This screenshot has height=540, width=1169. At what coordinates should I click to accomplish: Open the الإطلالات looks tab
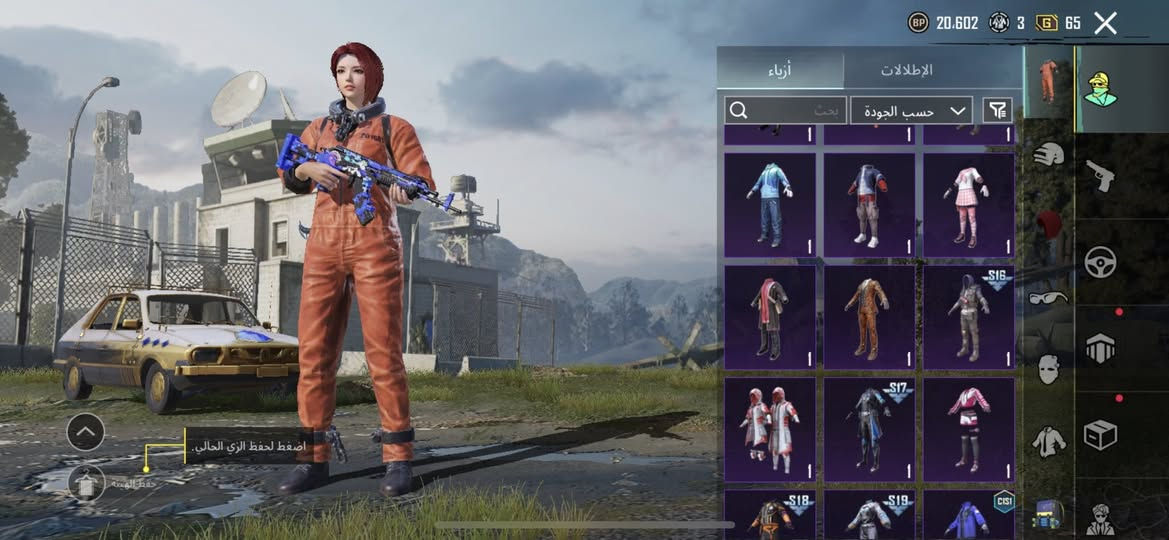click(906, 70)
